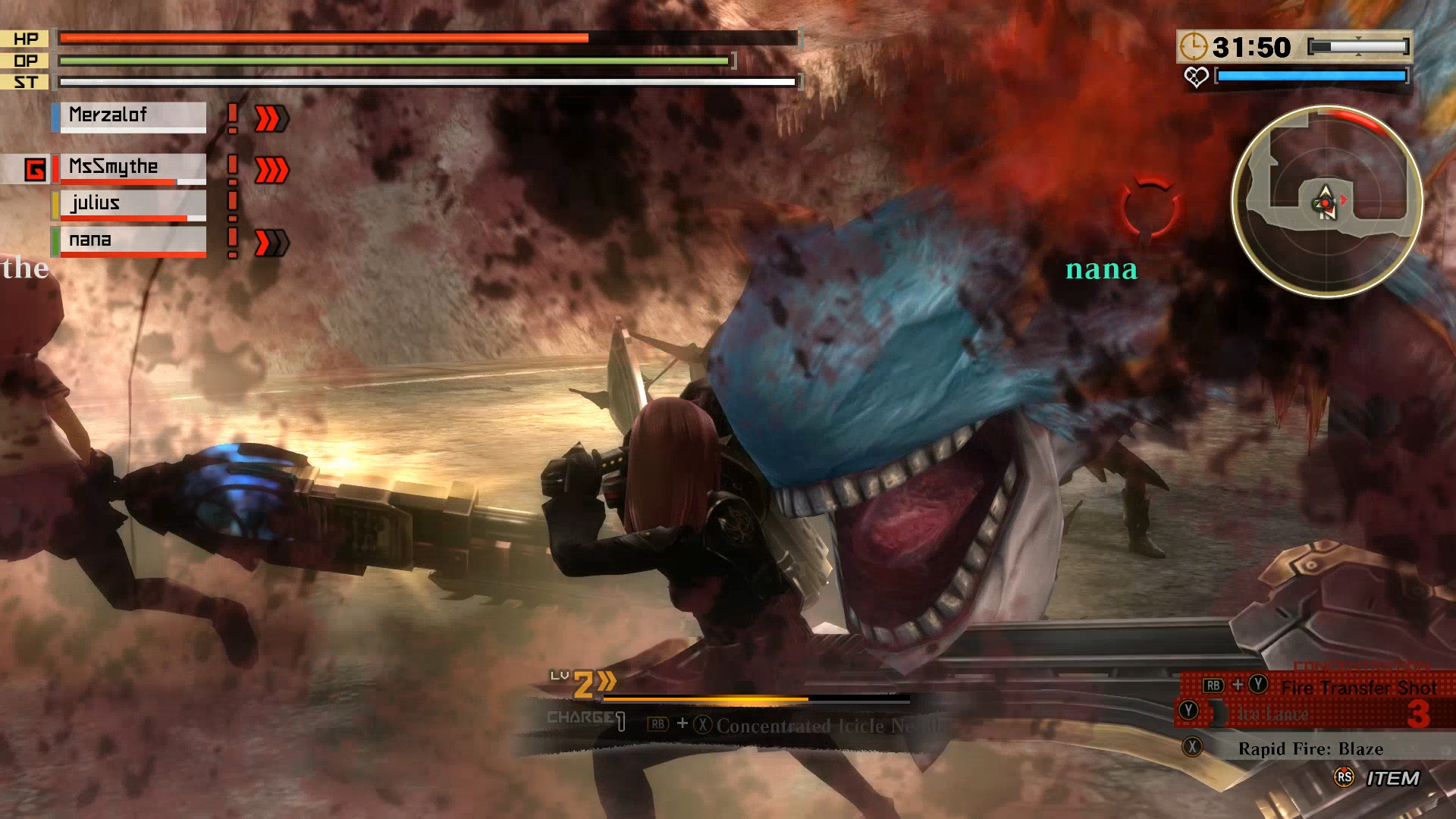This screenshot has width=1456, height=819.
Task: Open the circular minimap
Action: 1326,202
